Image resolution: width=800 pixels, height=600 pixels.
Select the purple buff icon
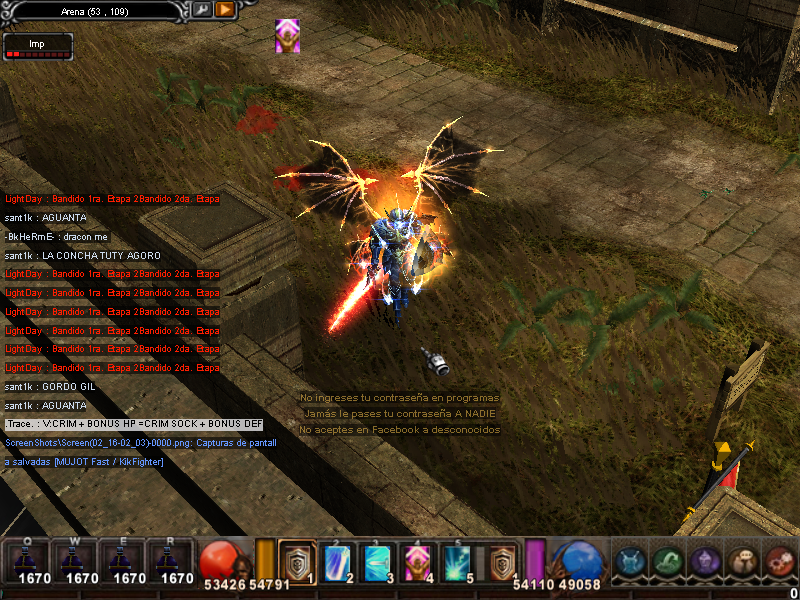[287, 36]
